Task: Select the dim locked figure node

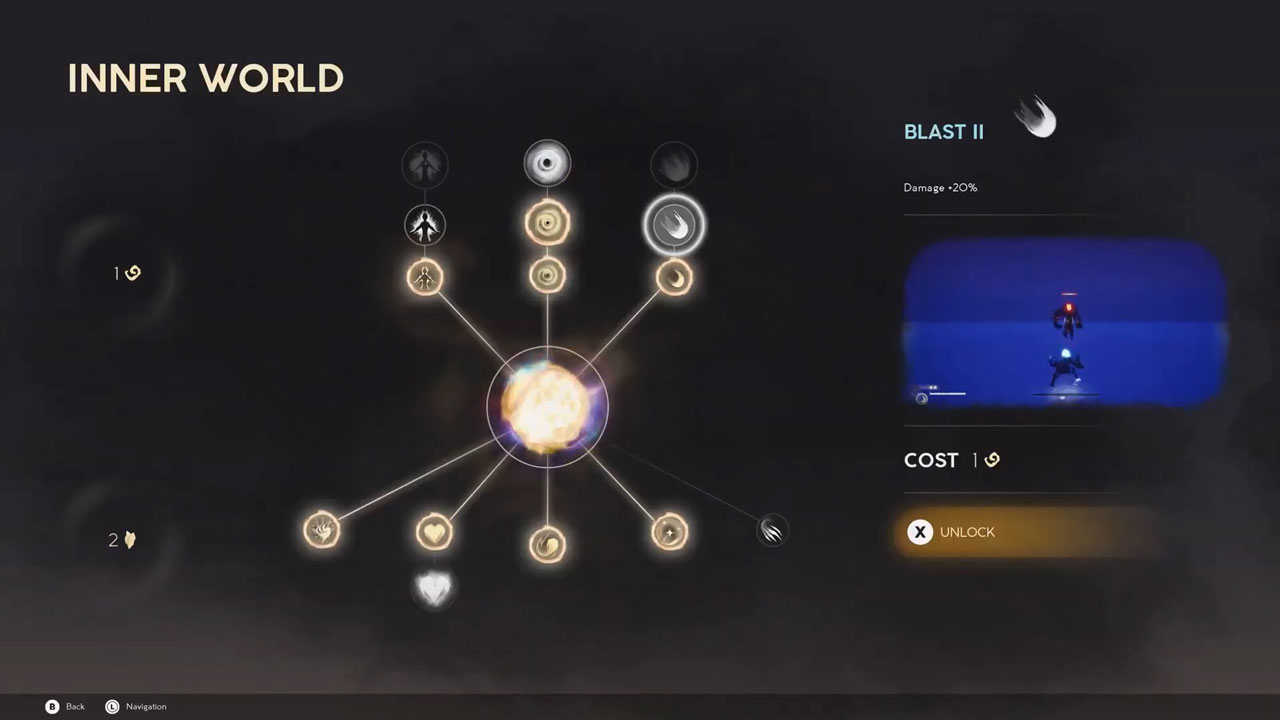Action: (425, 165)
